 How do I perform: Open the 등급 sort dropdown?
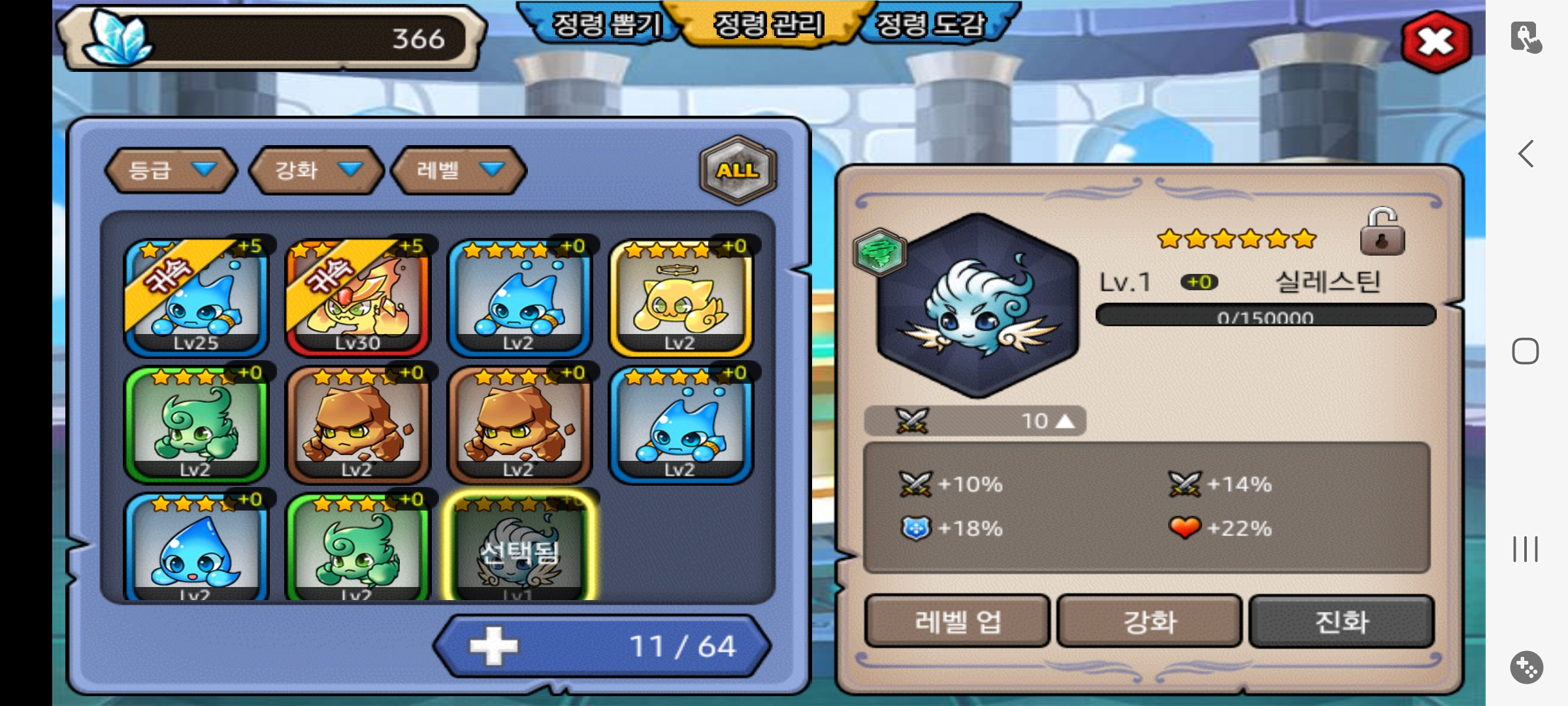coord(171,171)
